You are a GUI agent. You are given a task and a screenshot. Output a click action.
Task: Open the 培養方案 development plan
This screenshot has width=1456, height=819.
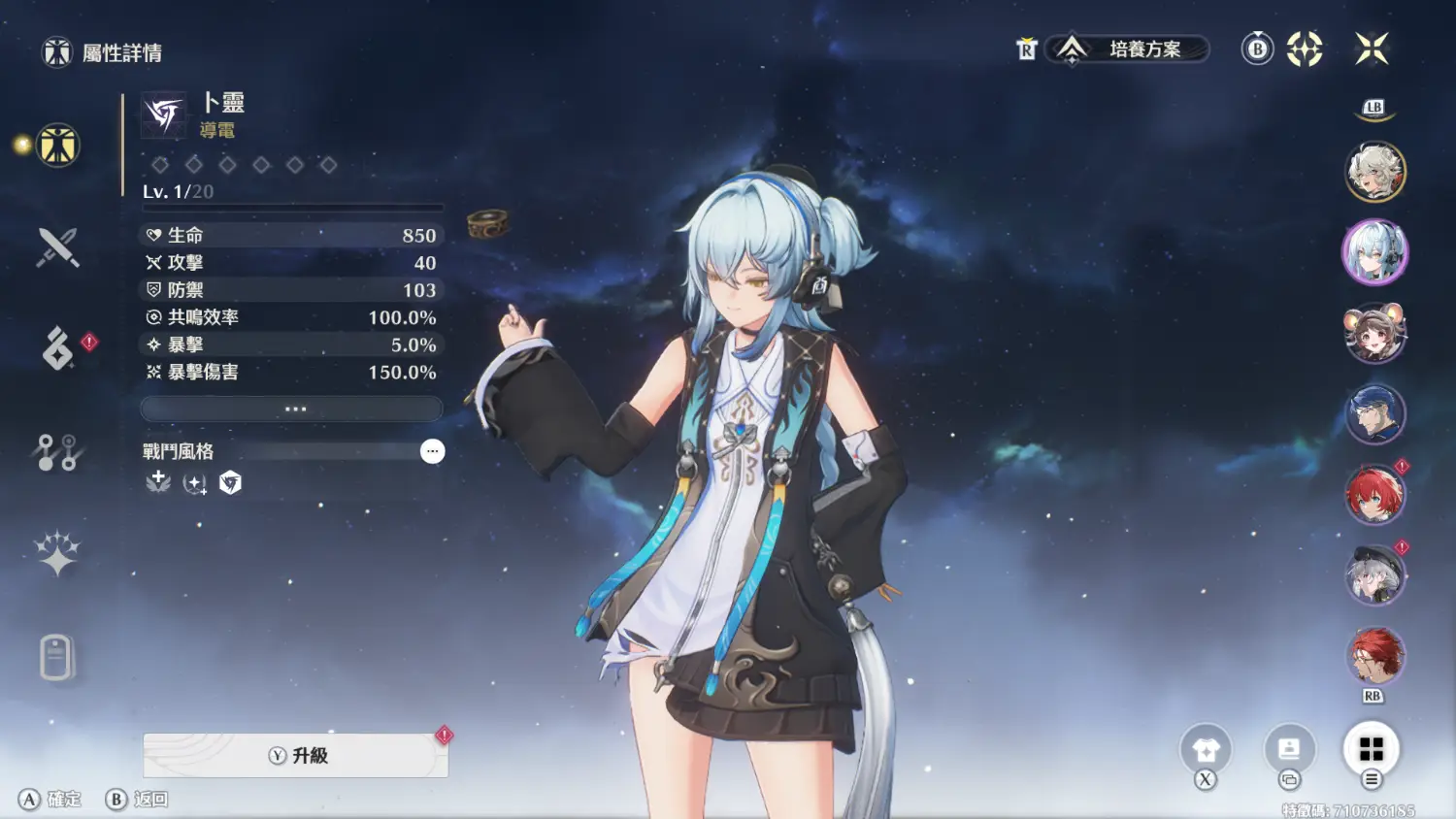pos(1129,49)
